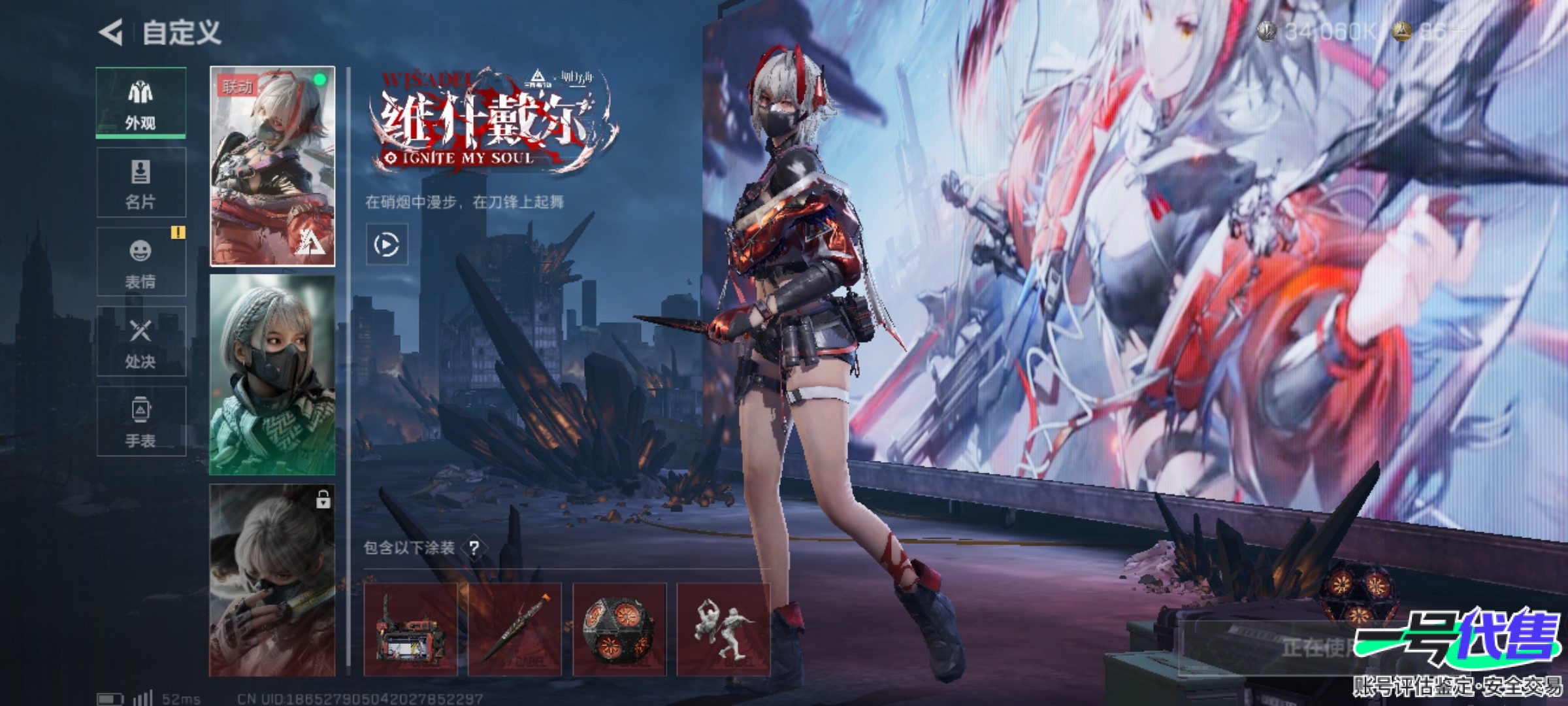Play the skin preview video

pos(387,244)
